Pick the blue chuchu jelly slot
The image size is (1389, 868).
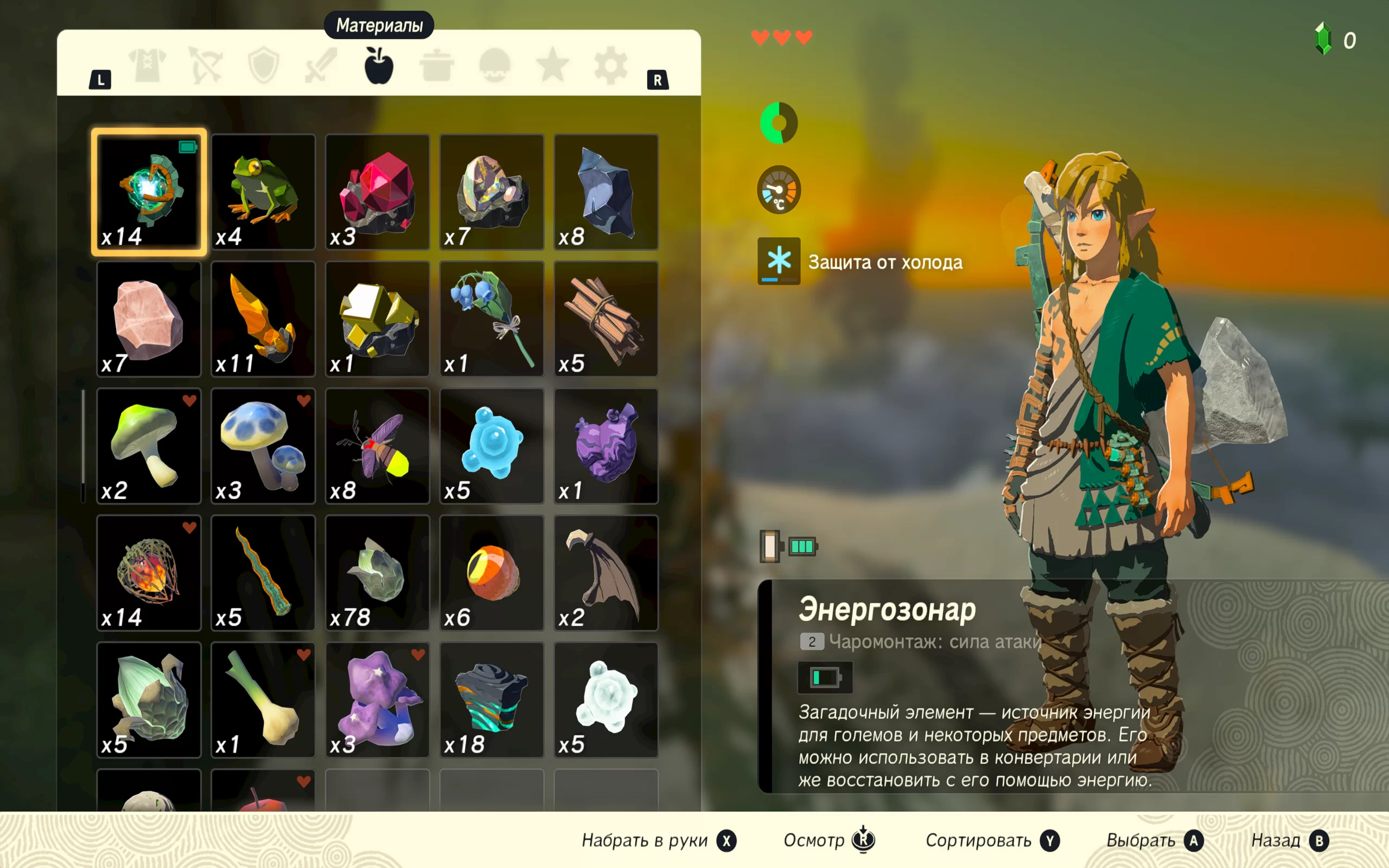tap(492, 446)
